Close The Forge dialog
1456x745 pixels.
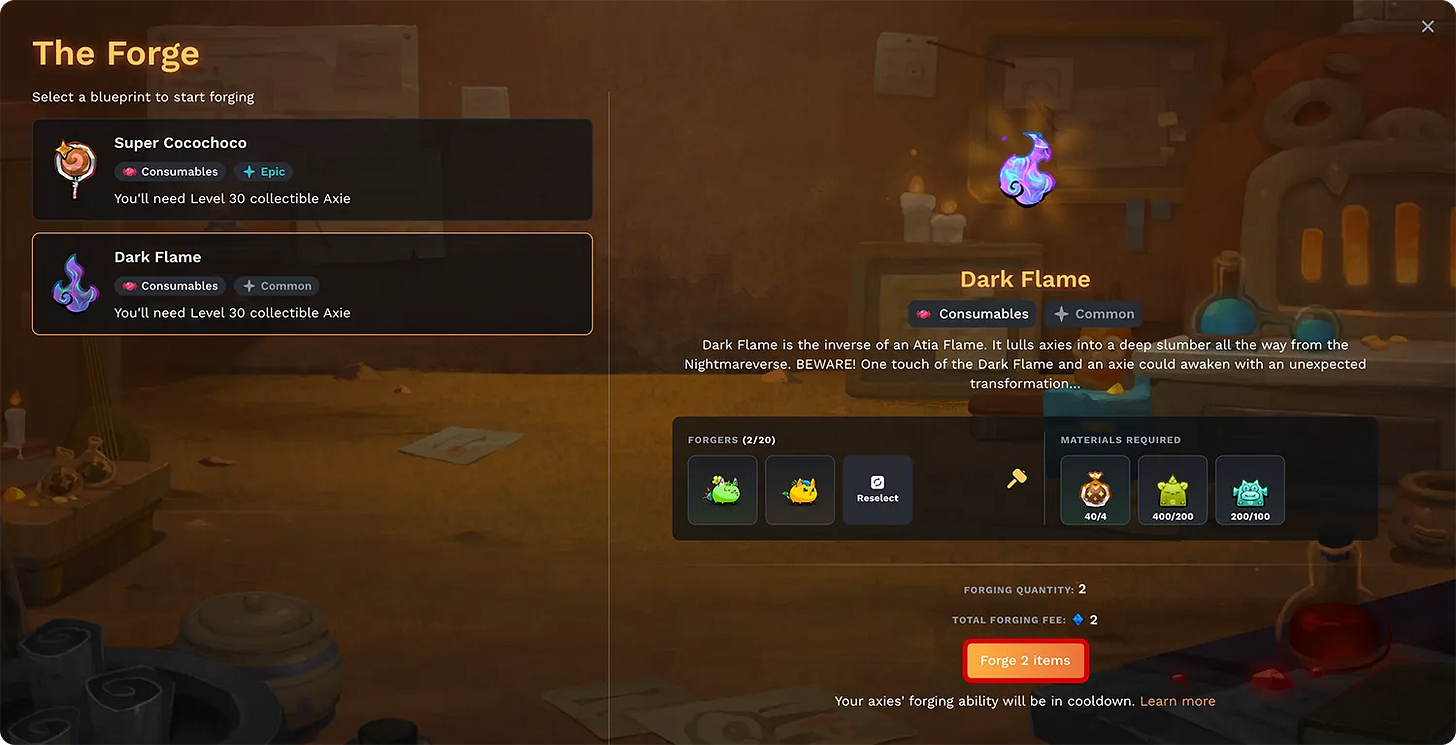(1427, 26)
